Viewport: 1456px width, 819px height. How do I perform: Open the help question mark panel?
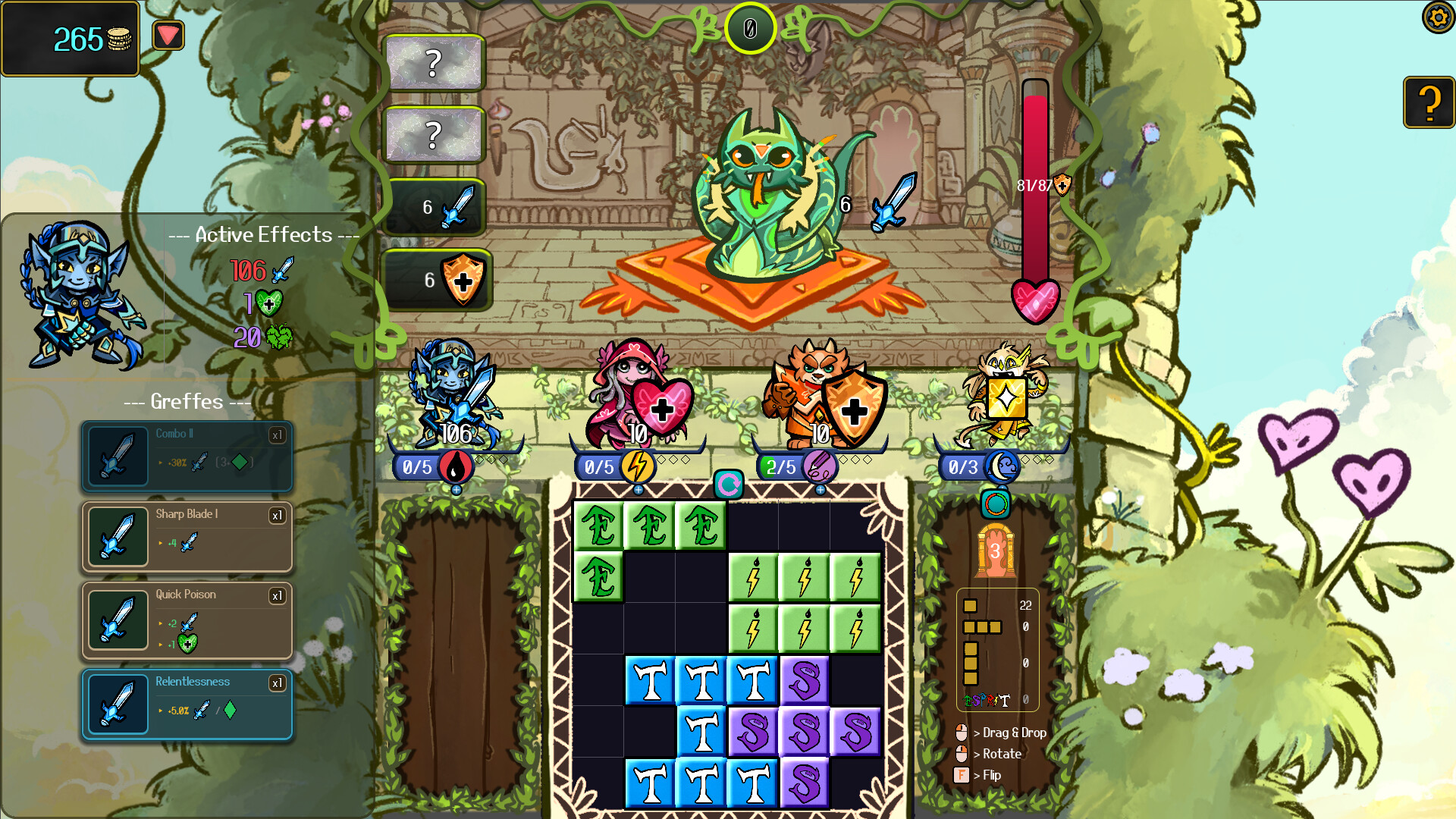1429,102
